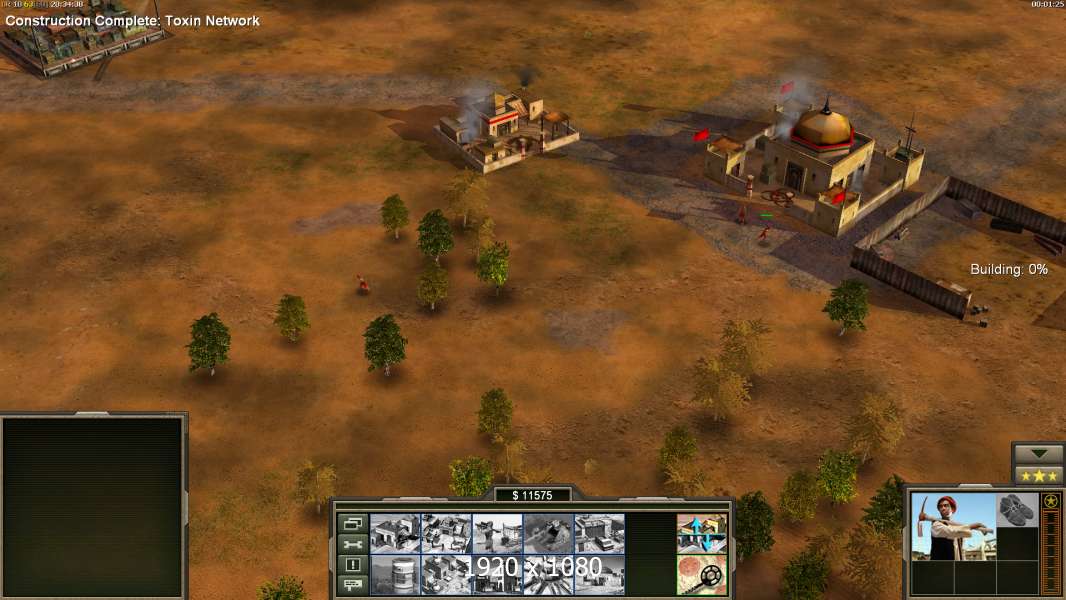
Task: Open the wrench options button
Action: [x=352, y=544]
